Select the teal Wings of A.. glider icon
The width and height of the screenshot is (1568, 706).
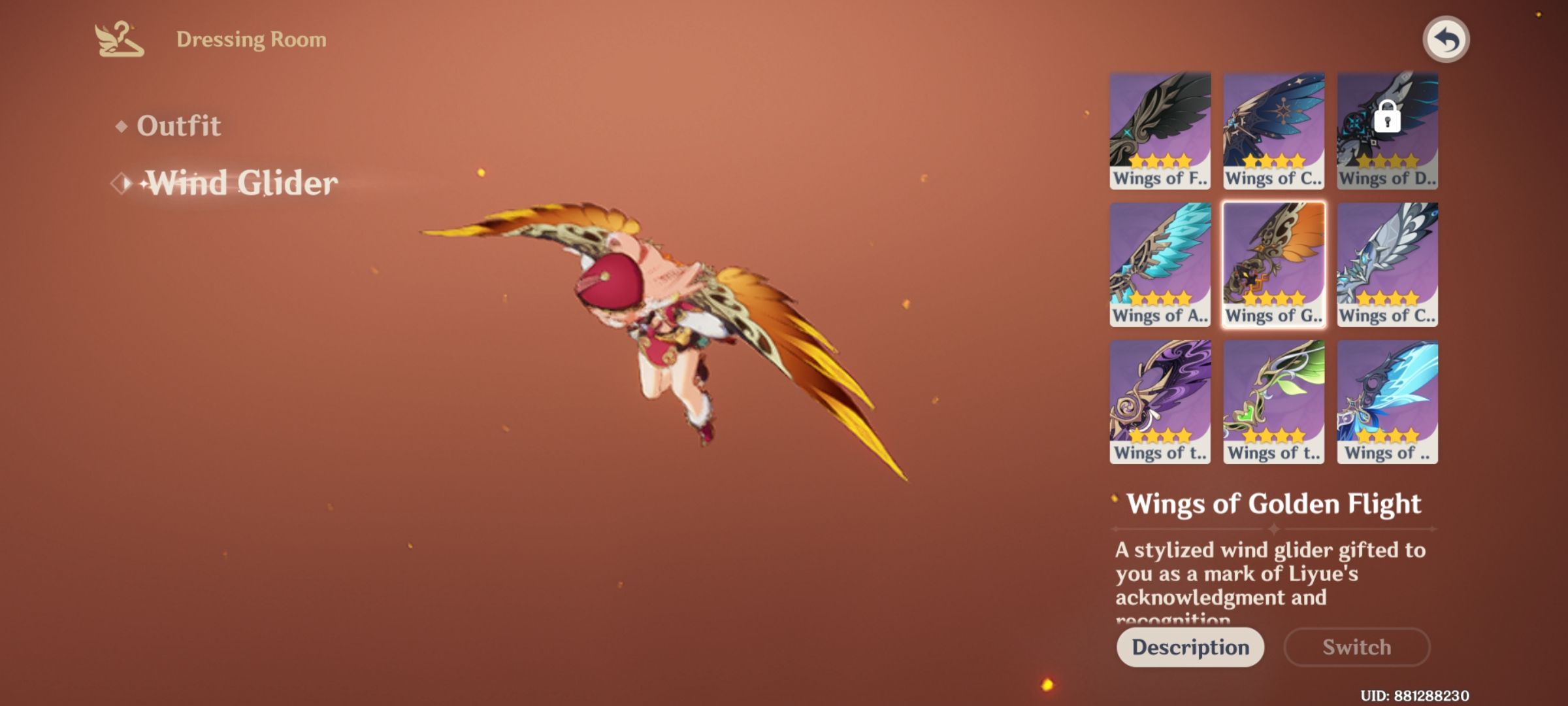pos(1159,265)
